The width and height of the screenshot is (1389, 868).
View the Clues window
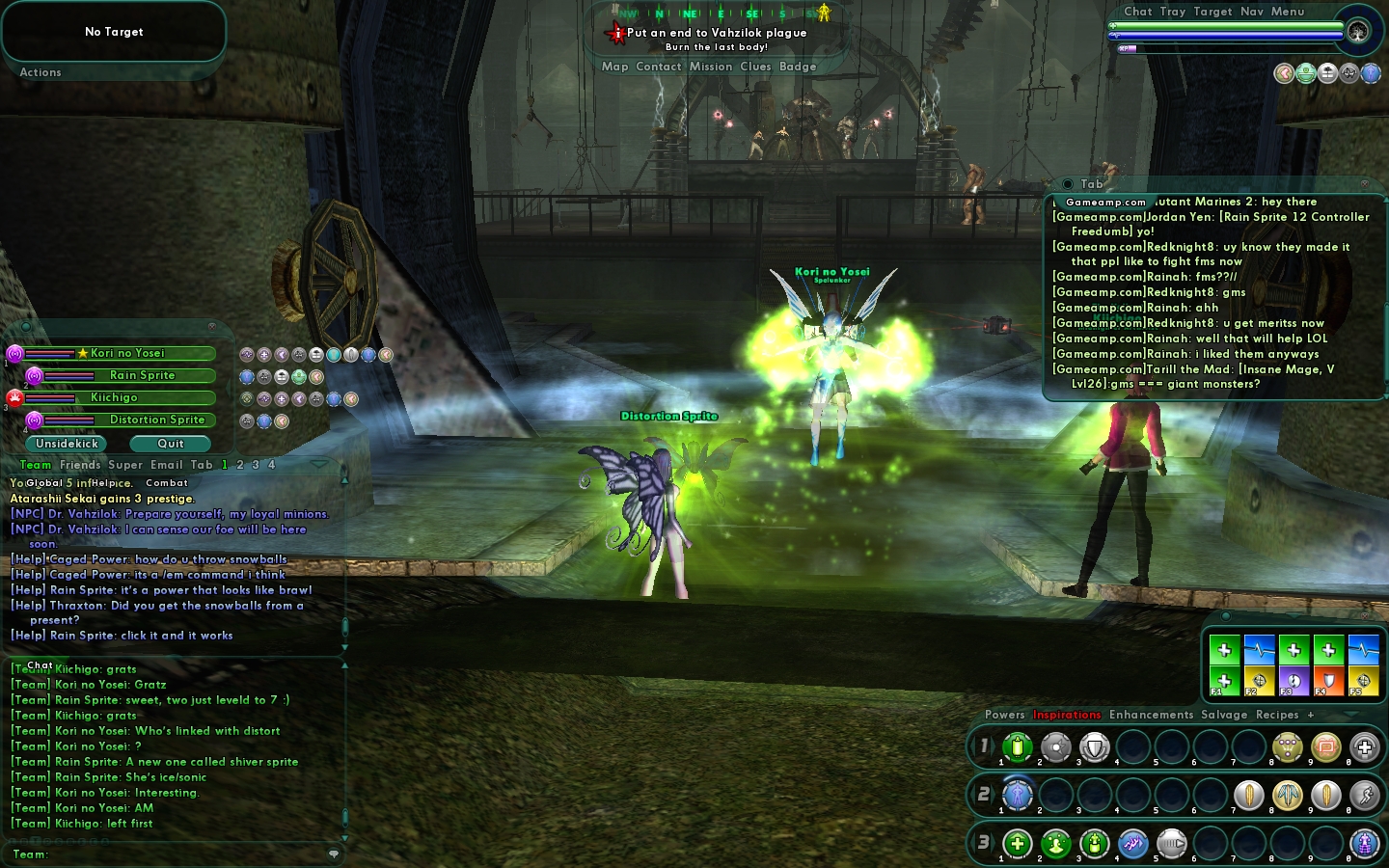click(755, 67)
